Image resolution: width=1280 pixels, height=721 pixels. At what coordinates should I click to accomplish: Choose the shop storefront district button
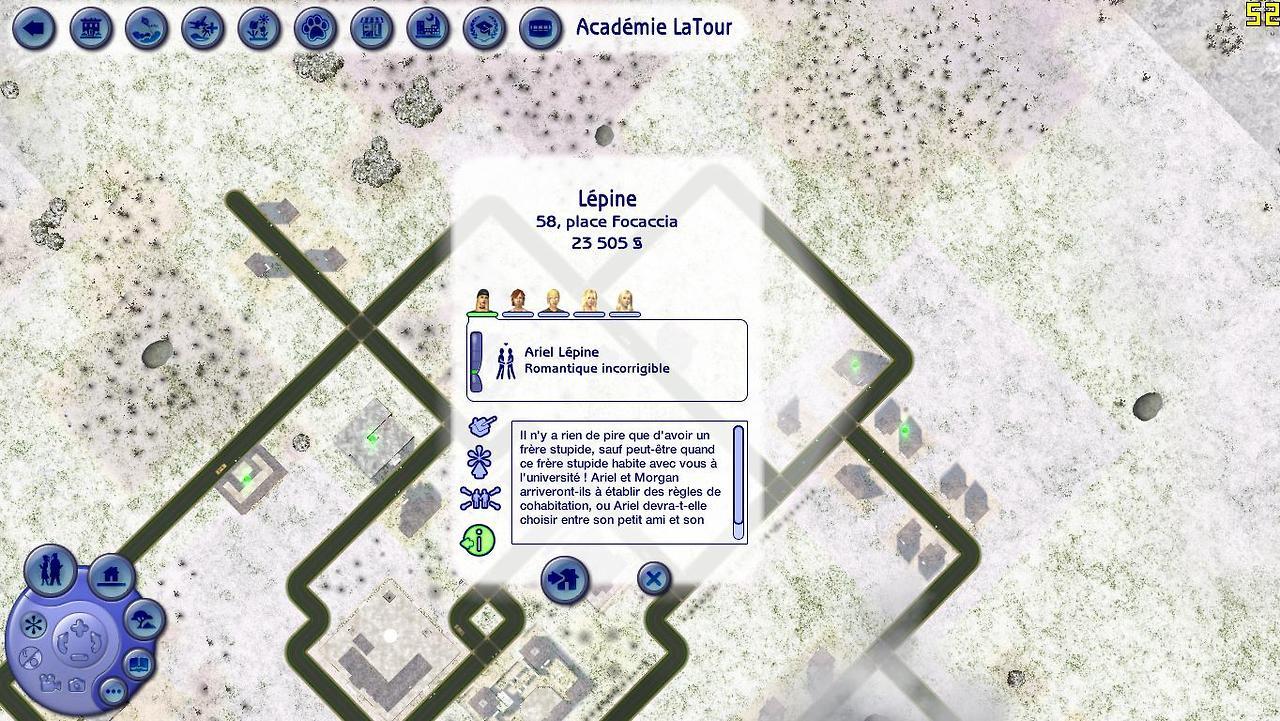coord(372,28)
